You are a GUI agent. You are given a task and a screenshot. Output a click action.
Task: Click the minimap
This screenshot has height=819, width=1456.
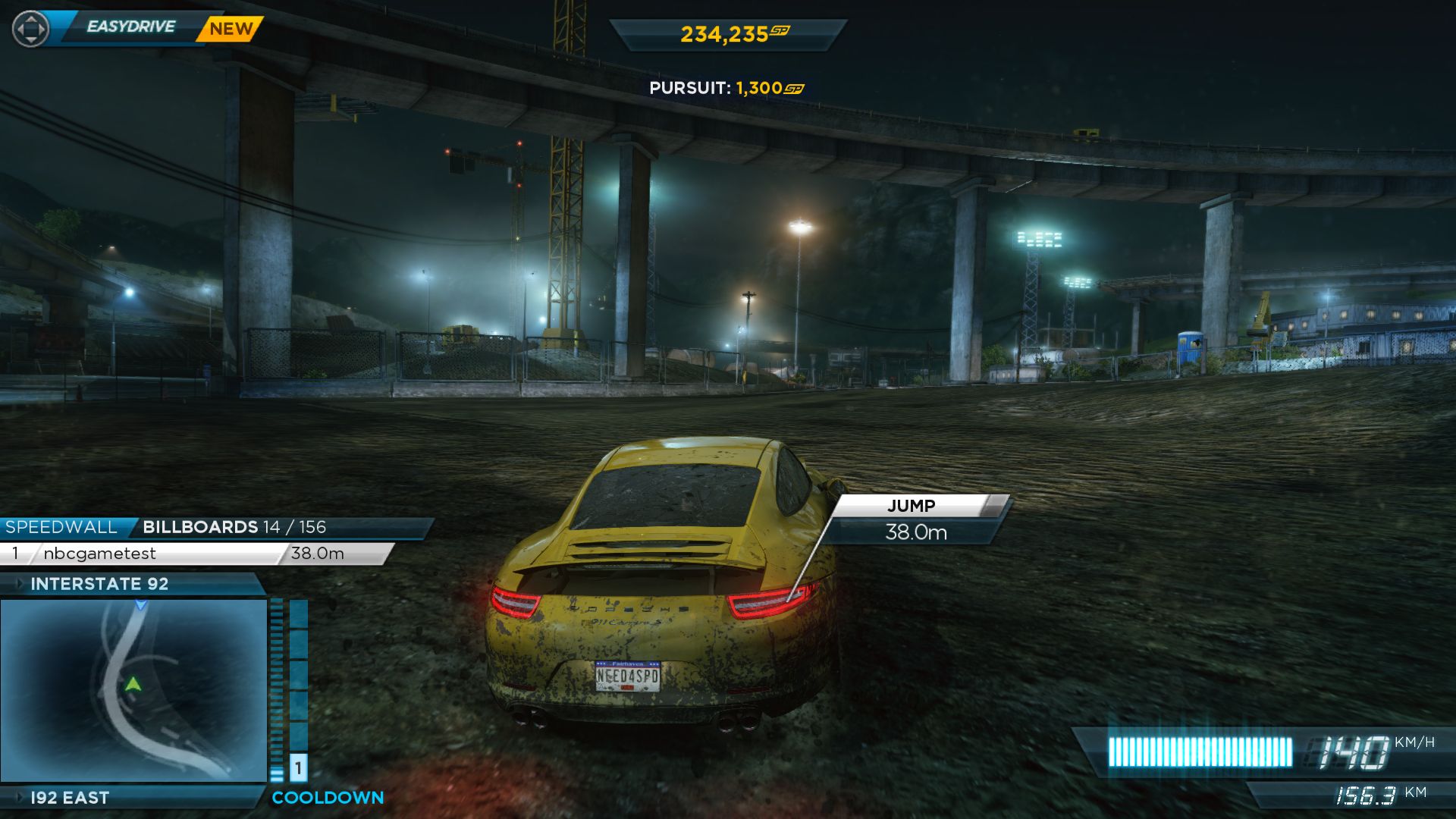pos(134,690)
